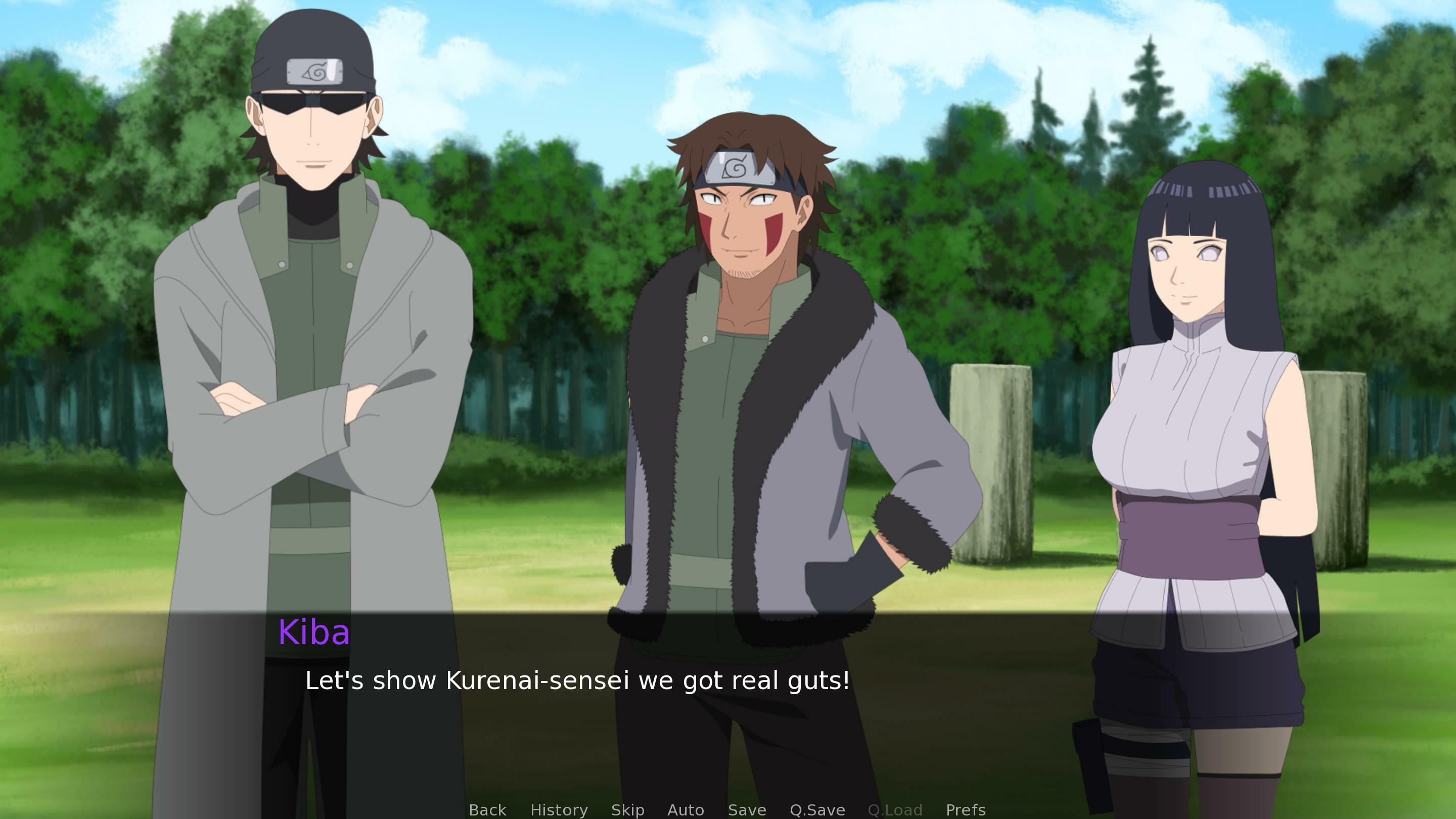1456x819 pixels.
Task: Open the "Save" game screen
Action: [747, 810]
